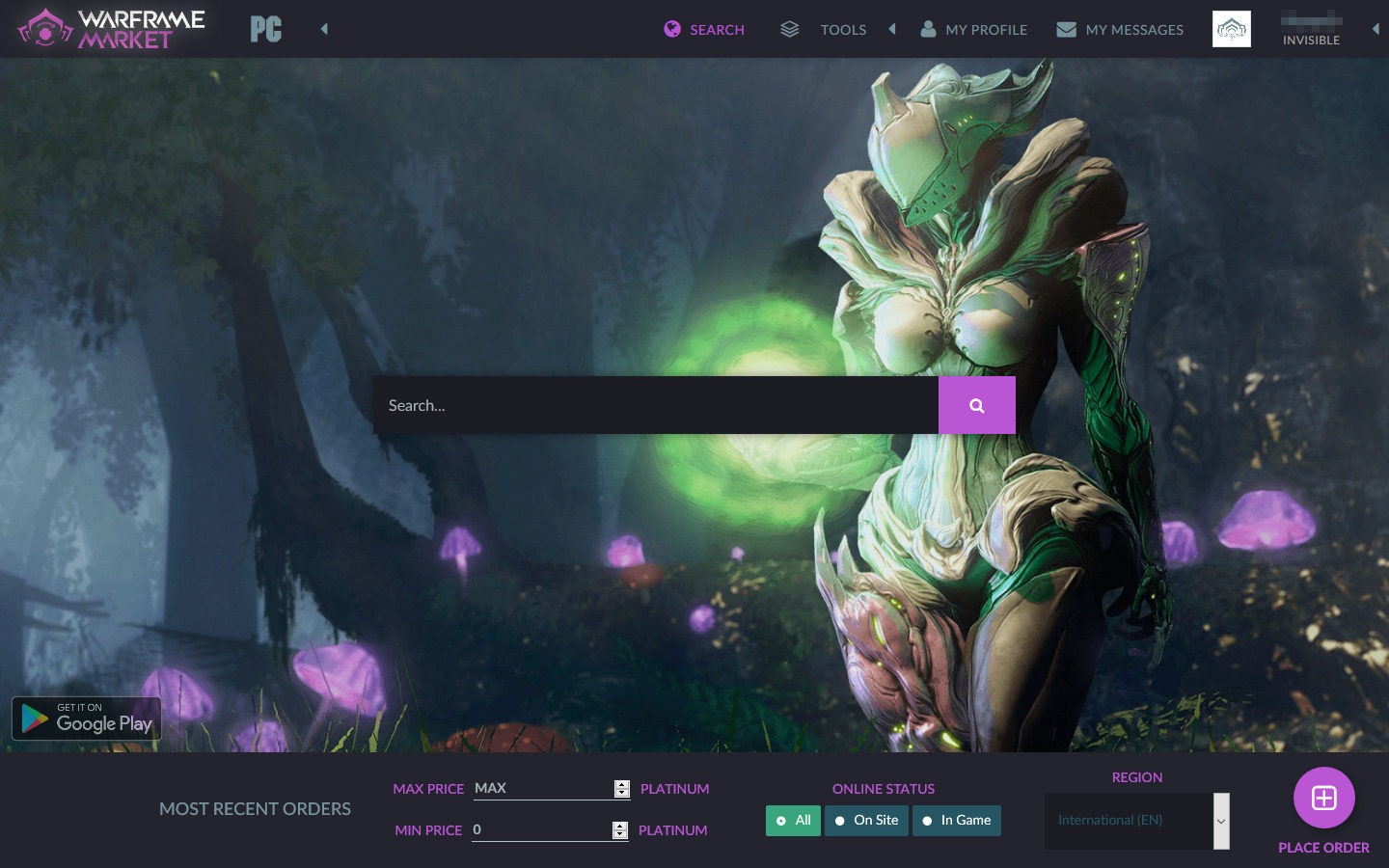Click the circular plus Place Order icon
Screen dimensions: 1389x868
click(x=1323, y=798)
